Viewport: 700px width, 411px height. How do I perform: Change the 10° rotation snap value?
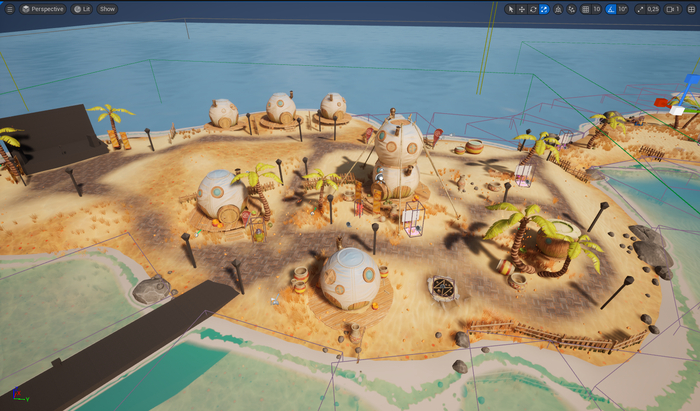pos(622,9)
